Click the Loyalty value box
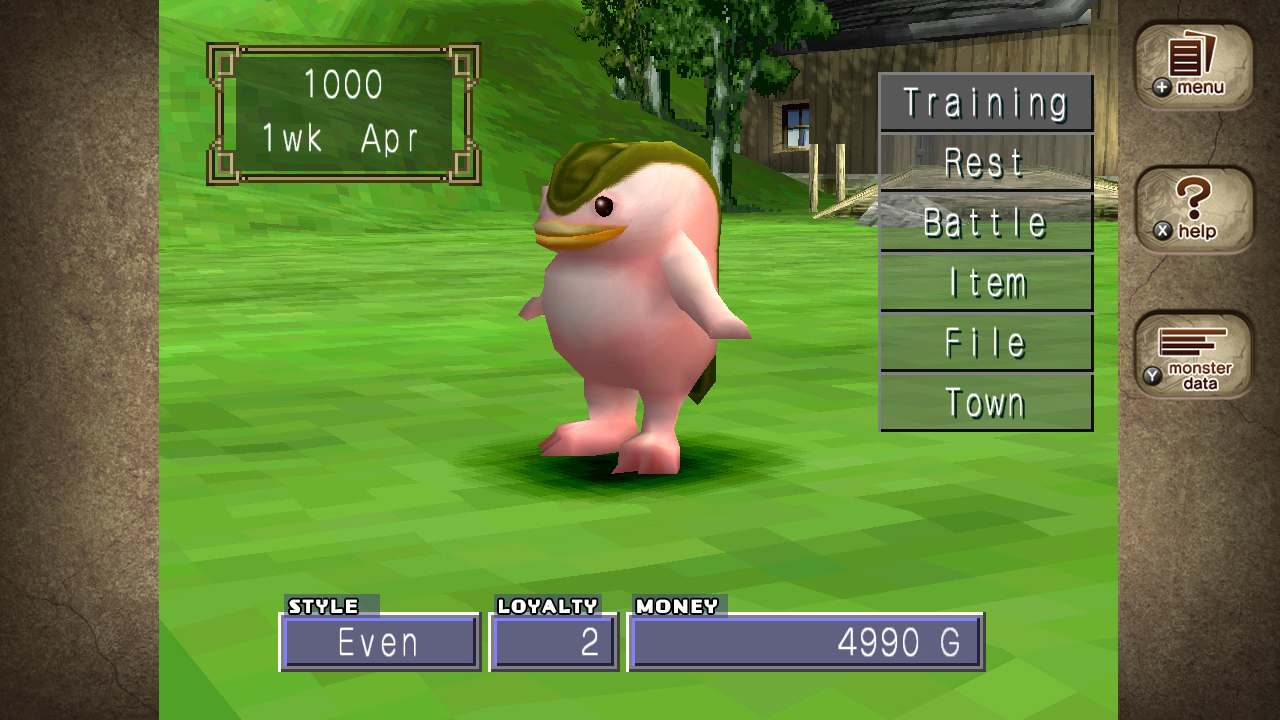The height and width of the screenshot is (720, 1280). (x=553, y=642)
